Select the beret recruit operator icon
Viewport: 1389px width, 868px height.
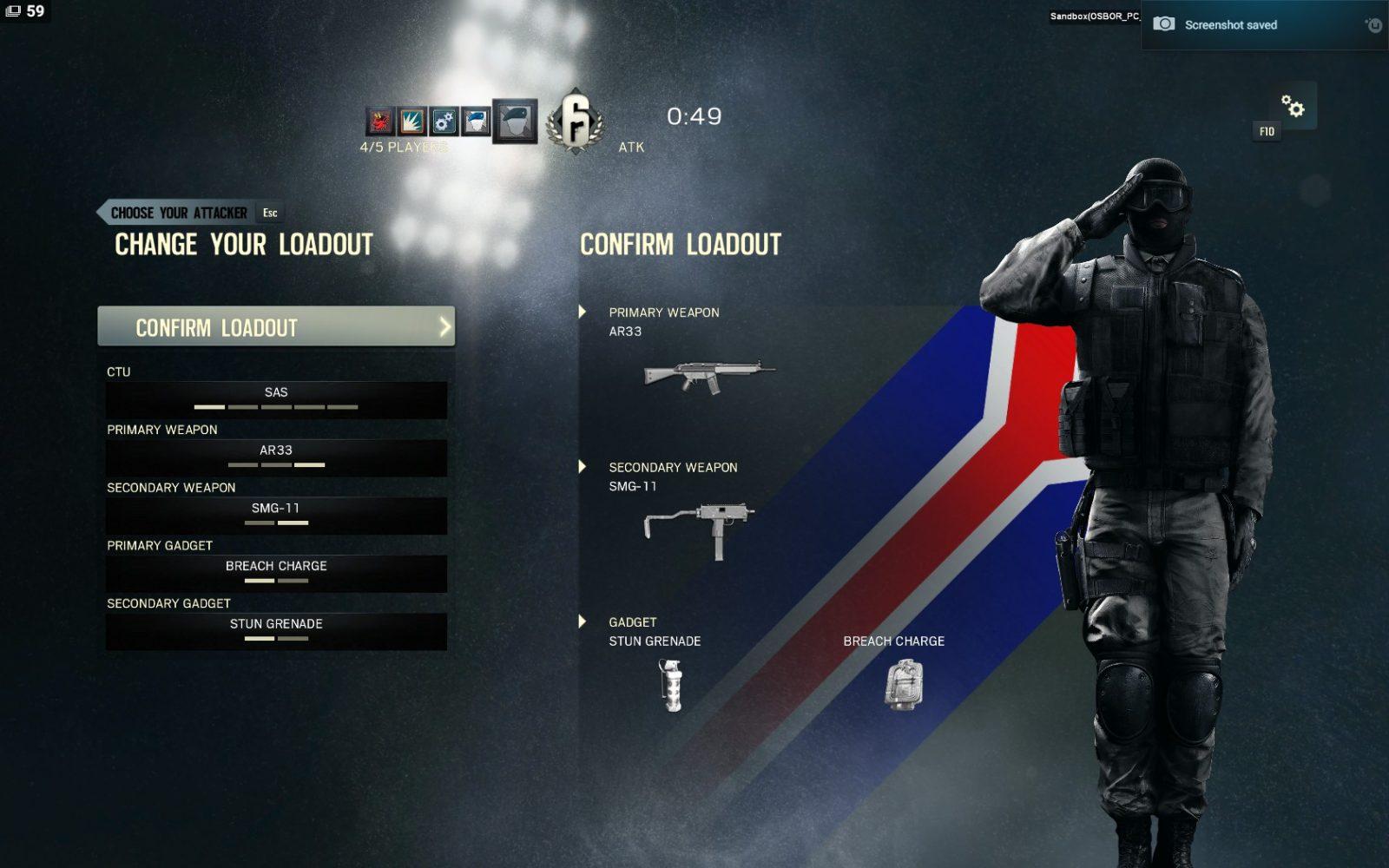pyautogui.click(x=515, y=121)
